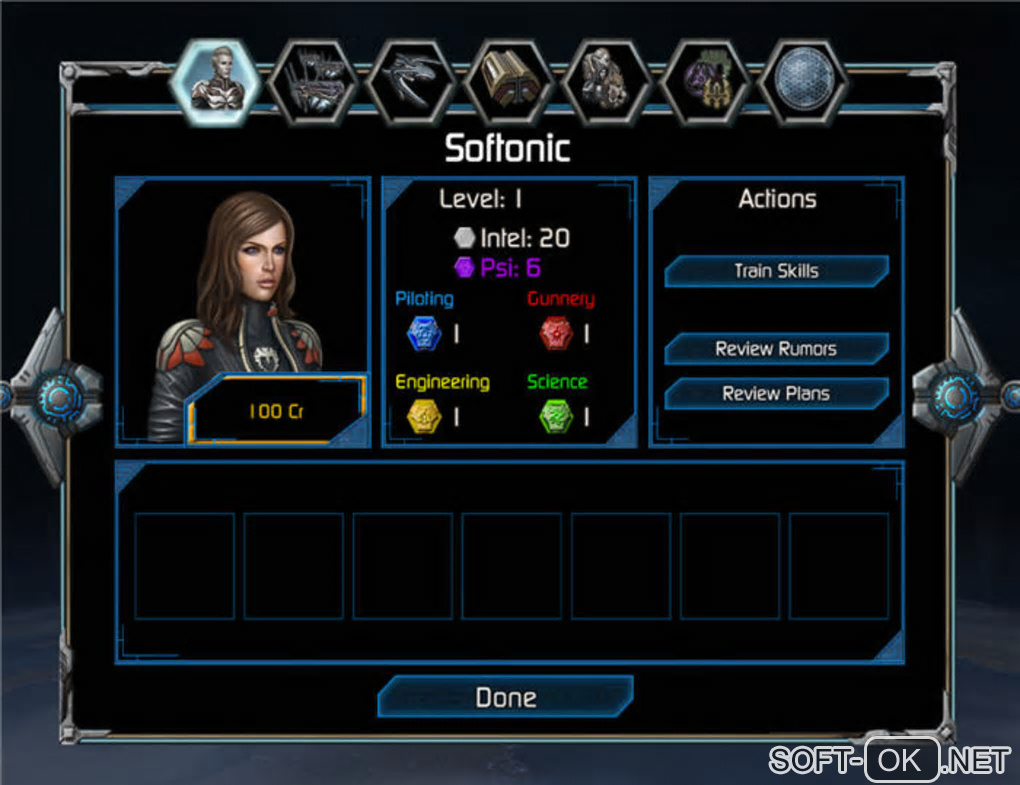Viewport: 1020px width, 785px height.
Task: Select the blue Piloting skill gem
Action: (x=423, y=334)
